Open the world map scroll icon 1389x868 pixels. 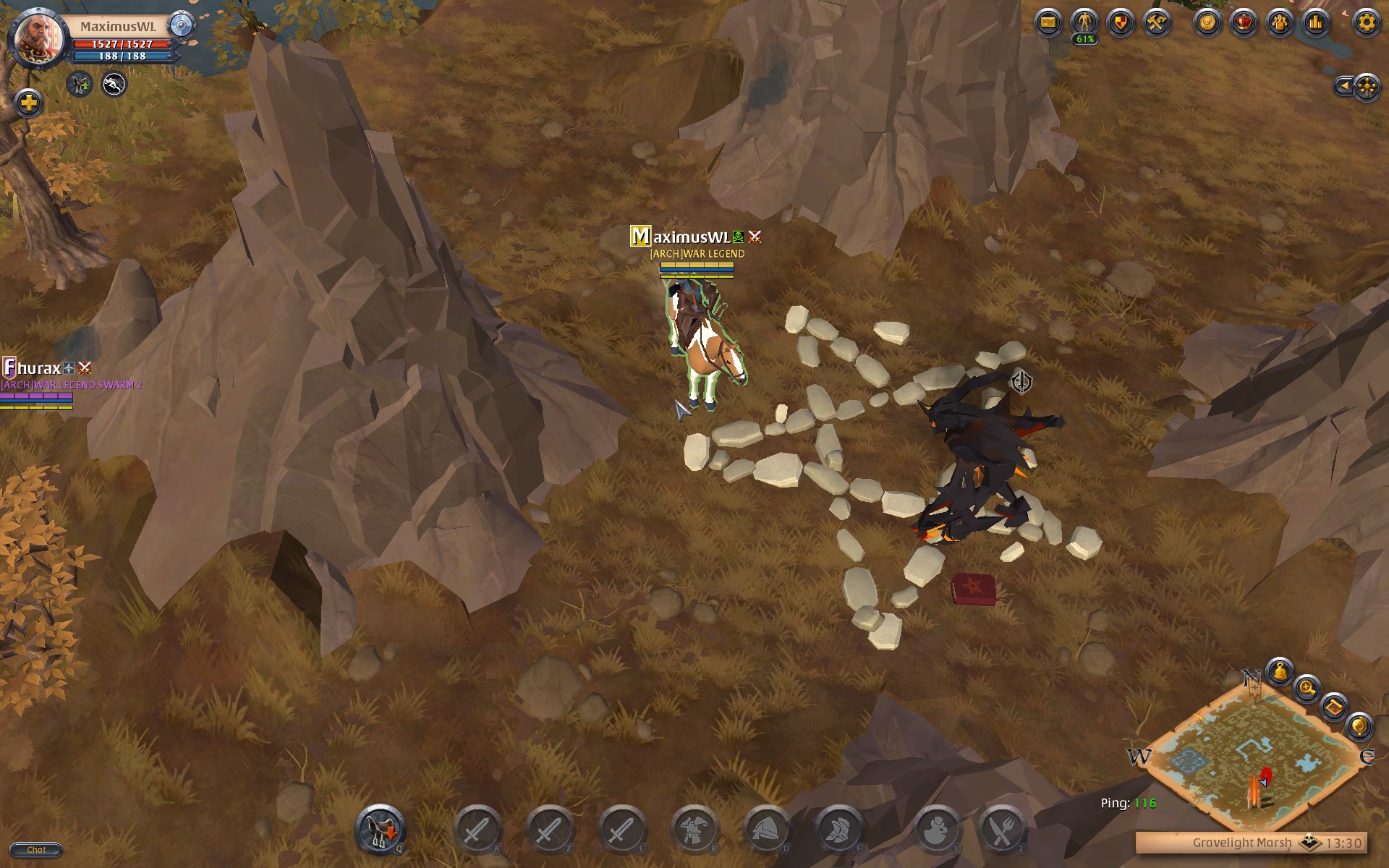1335,707
